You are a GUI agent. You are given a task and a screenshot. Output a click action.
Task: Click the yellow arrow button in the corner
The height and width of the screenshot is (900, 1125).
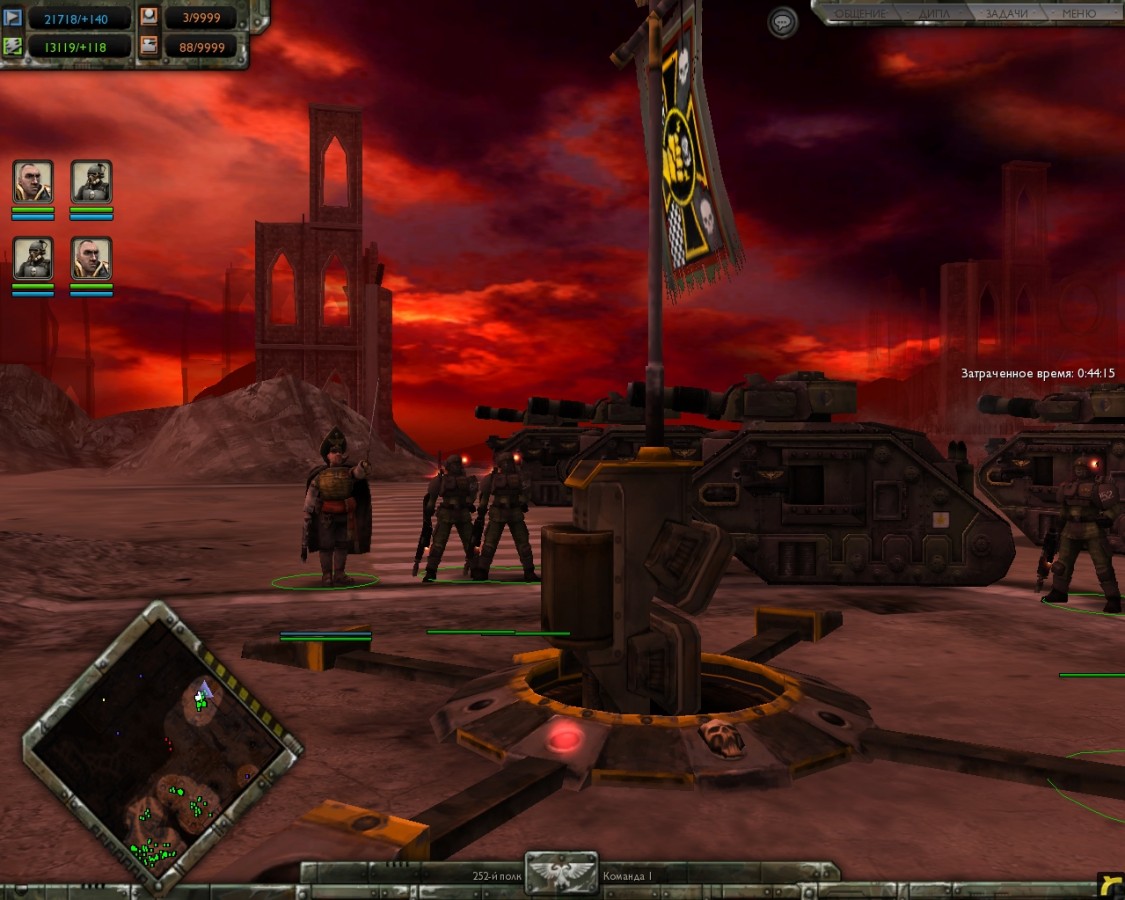pos(1110,884)
